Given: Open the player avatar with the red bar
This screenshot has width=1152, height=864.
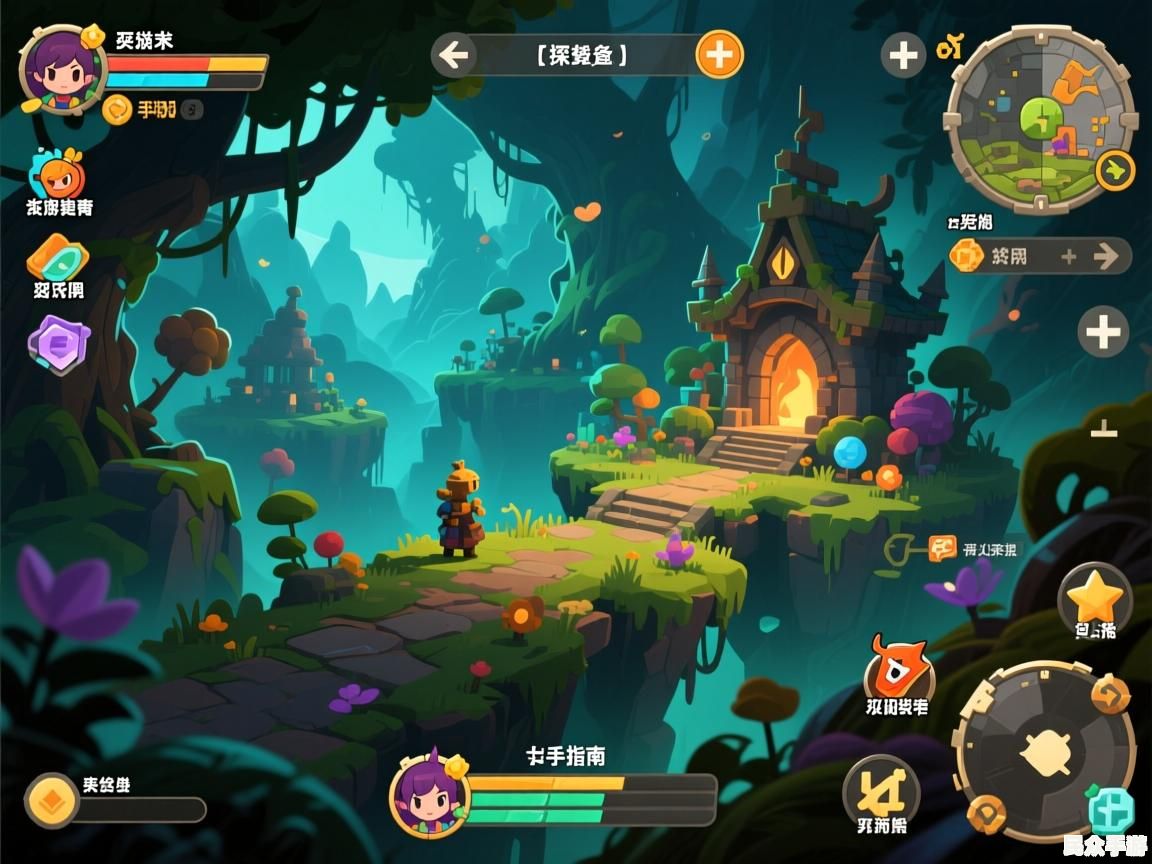Looking at the screenshot, I should 62,68.
